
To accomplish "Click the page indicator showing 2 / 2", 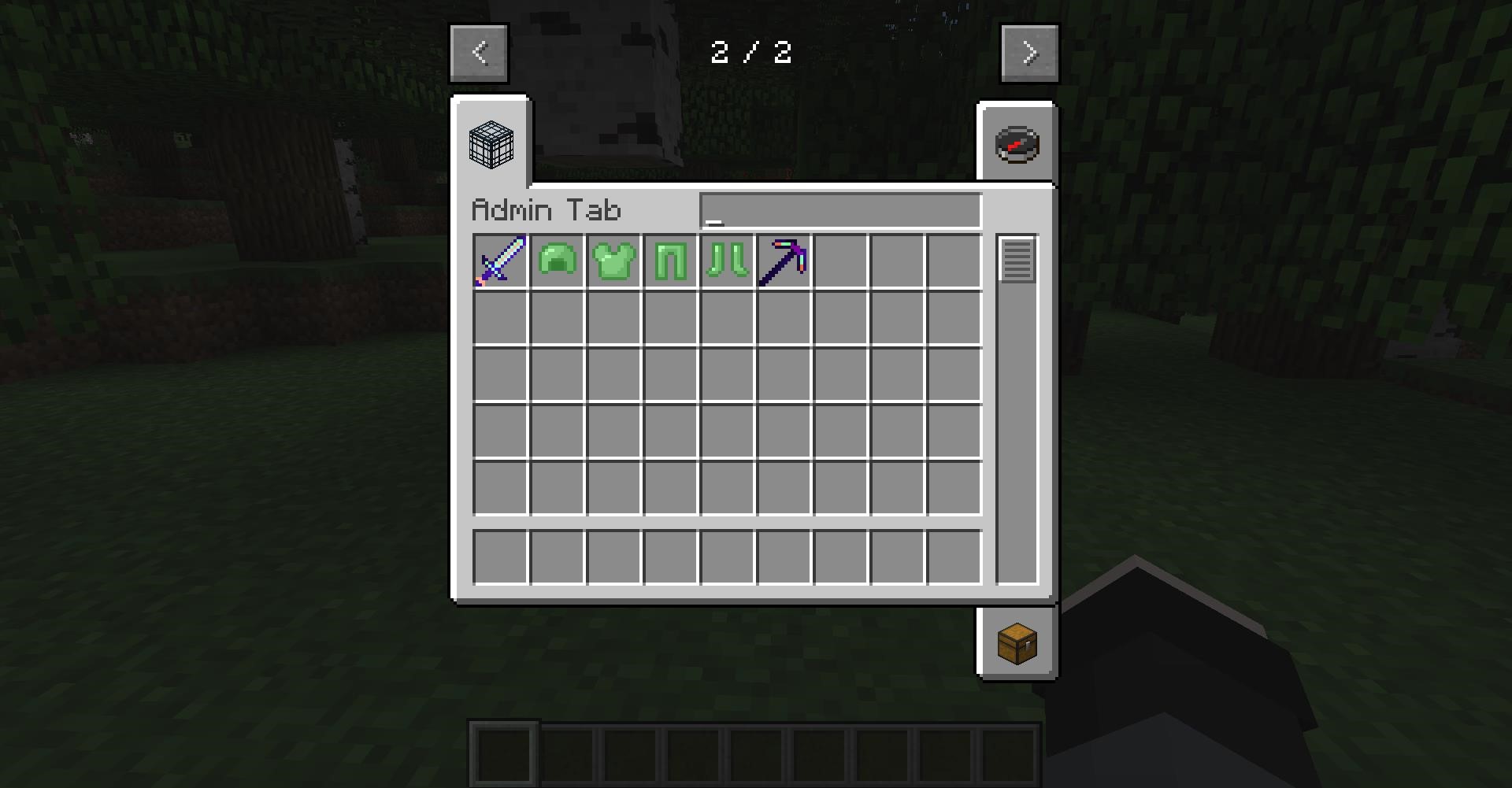I will pos(752,53).
